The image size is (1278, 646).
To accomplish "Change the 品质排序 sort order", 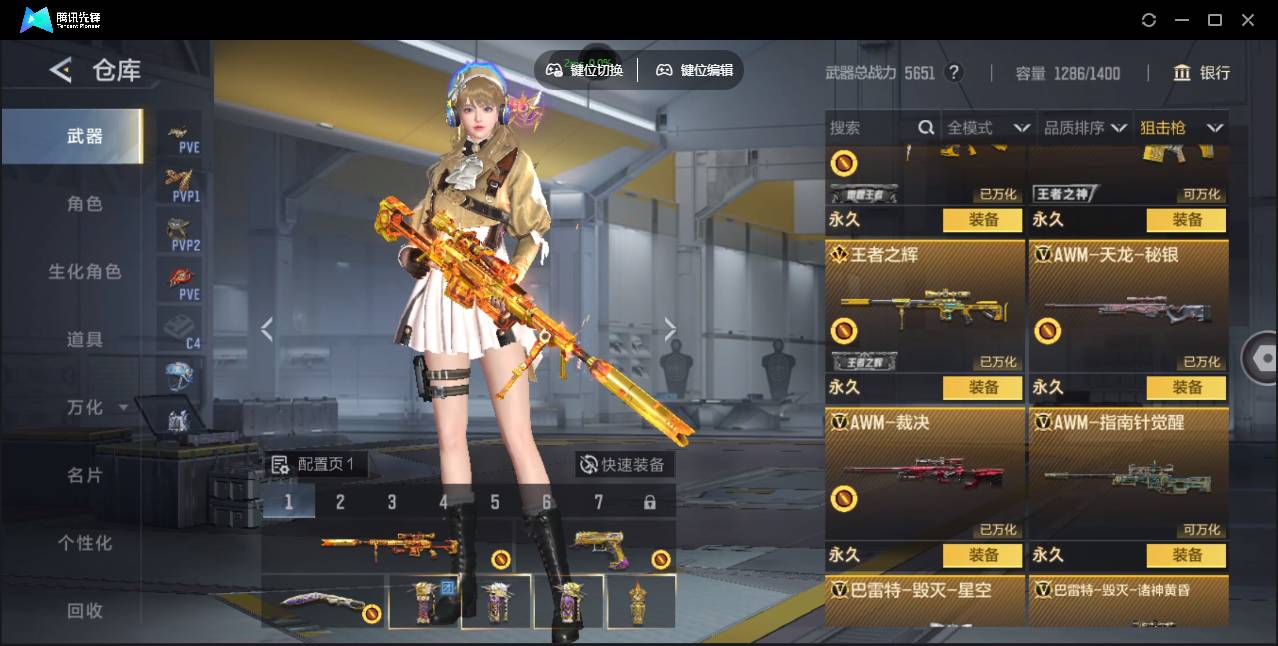I will click(x=1085, y=128).
